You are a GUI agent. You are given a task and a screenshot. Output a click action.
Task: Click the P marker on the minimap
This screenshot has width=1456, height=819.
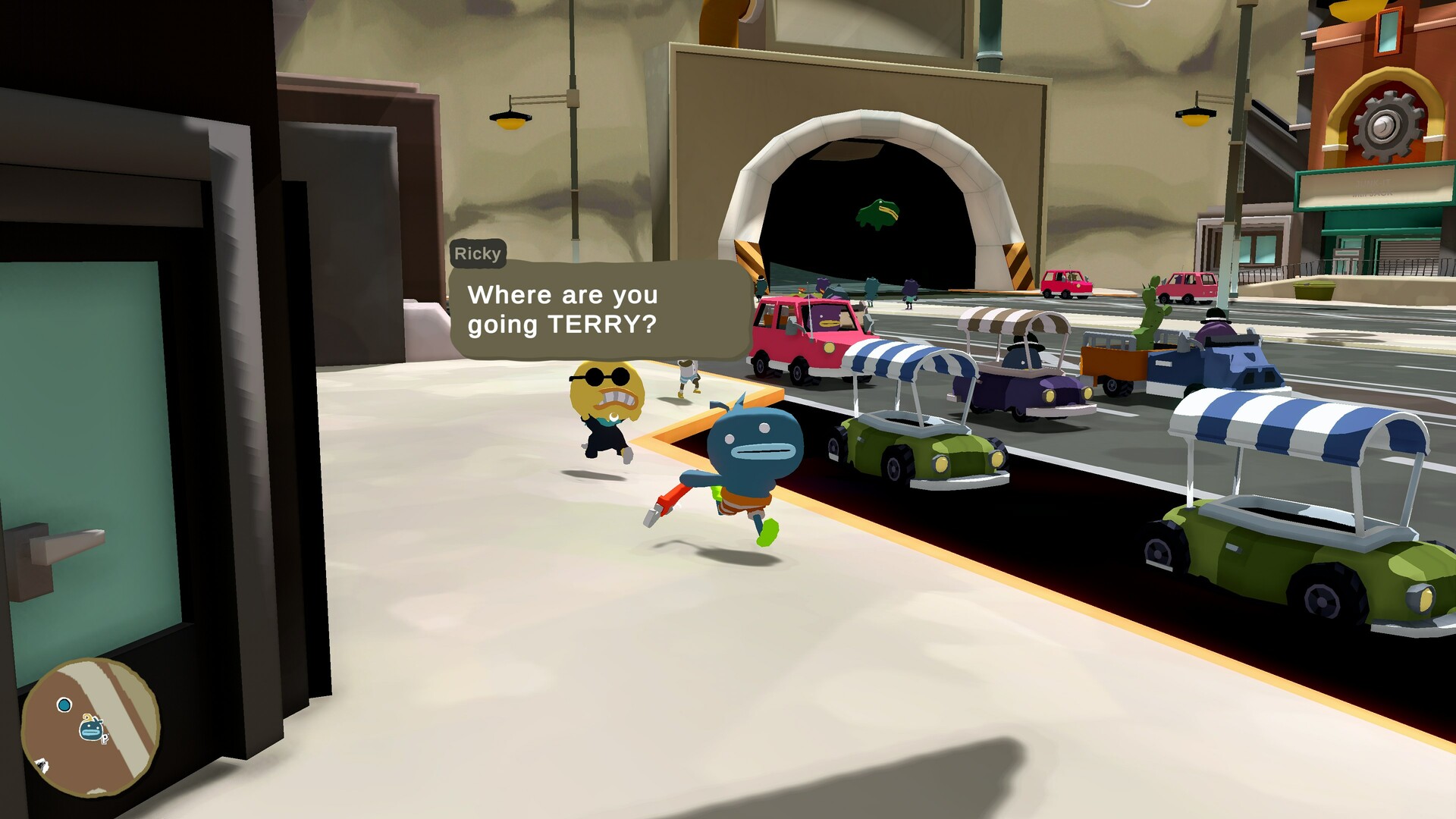pos(104,740)
